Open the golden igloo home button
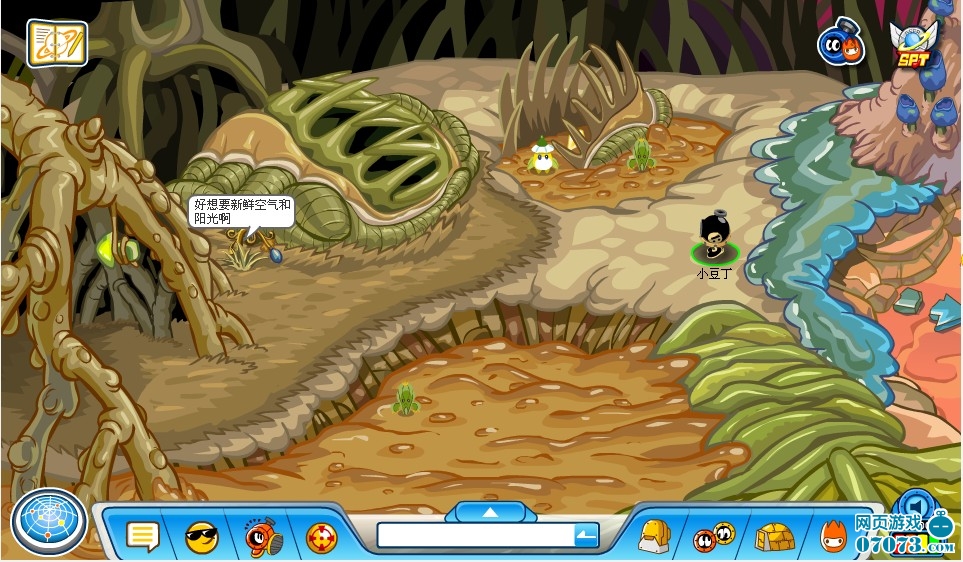Image resolution: width=963 pixels, height=562 pixels. [774, 537]
